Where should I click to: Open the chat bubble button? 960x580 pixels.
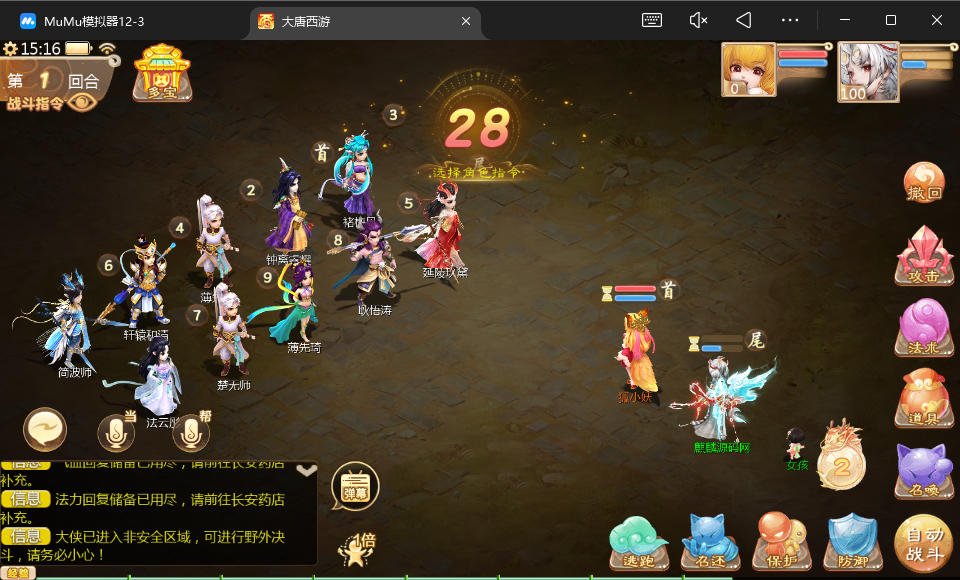[45, 430]
